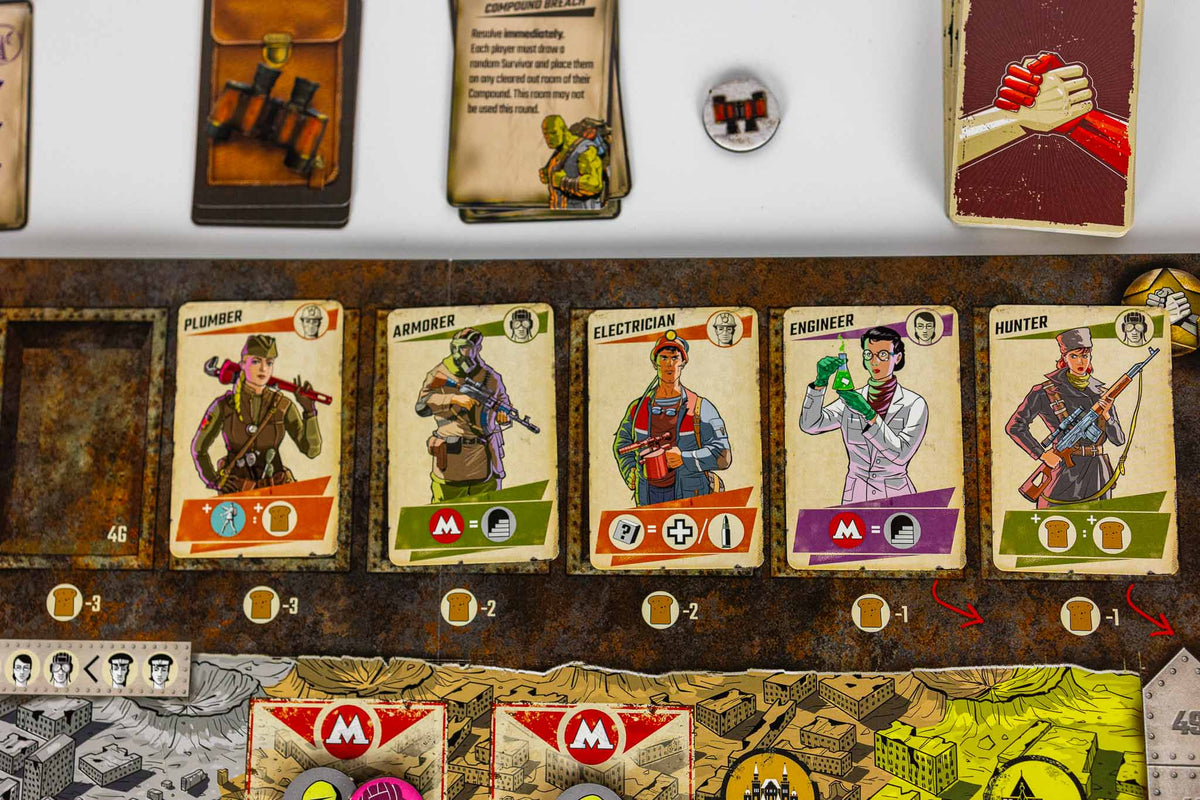Pick the Electrician survivor card

[675, 438]
